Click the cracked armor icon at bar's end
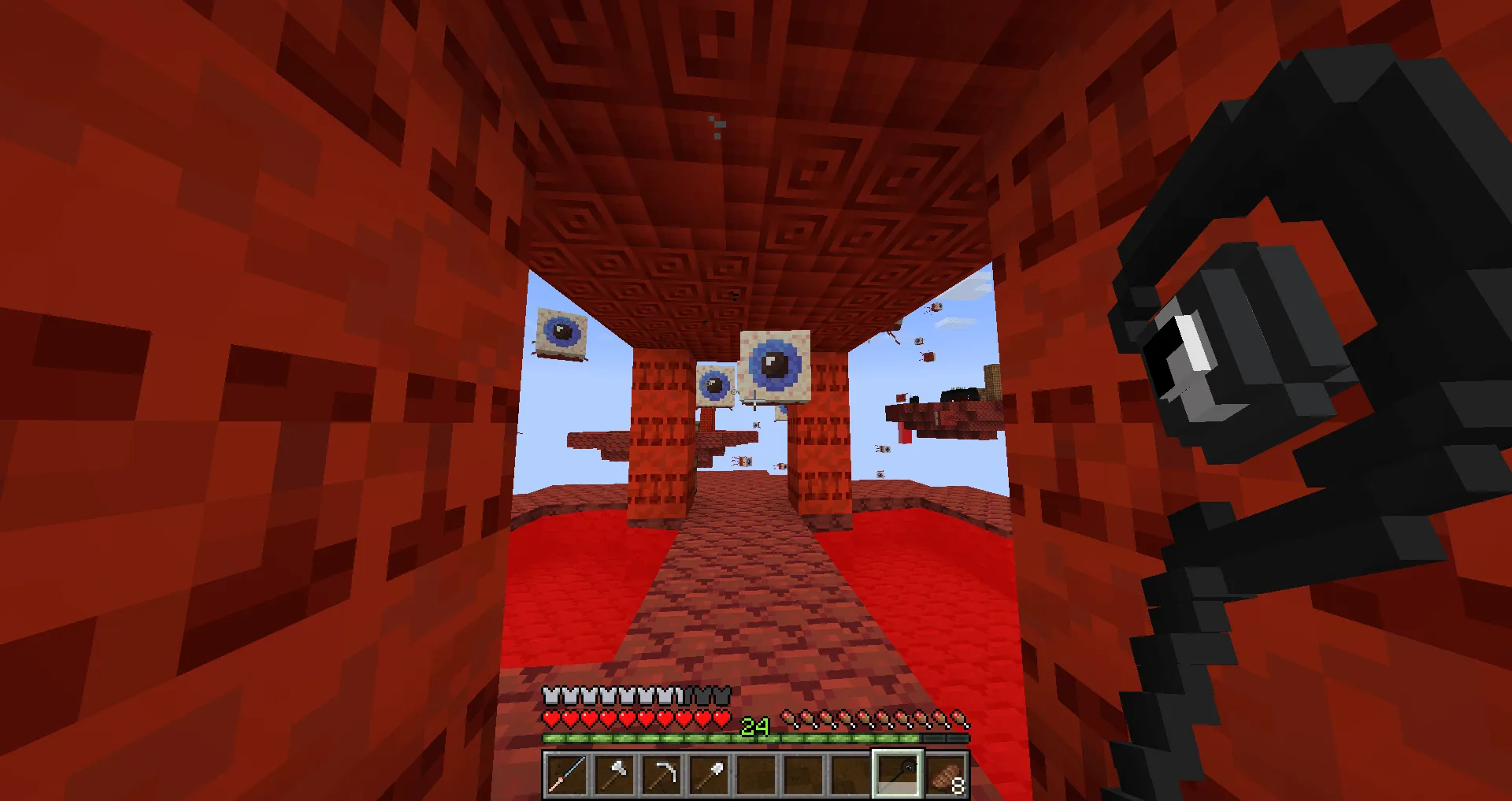 click(x=723, y=695)
